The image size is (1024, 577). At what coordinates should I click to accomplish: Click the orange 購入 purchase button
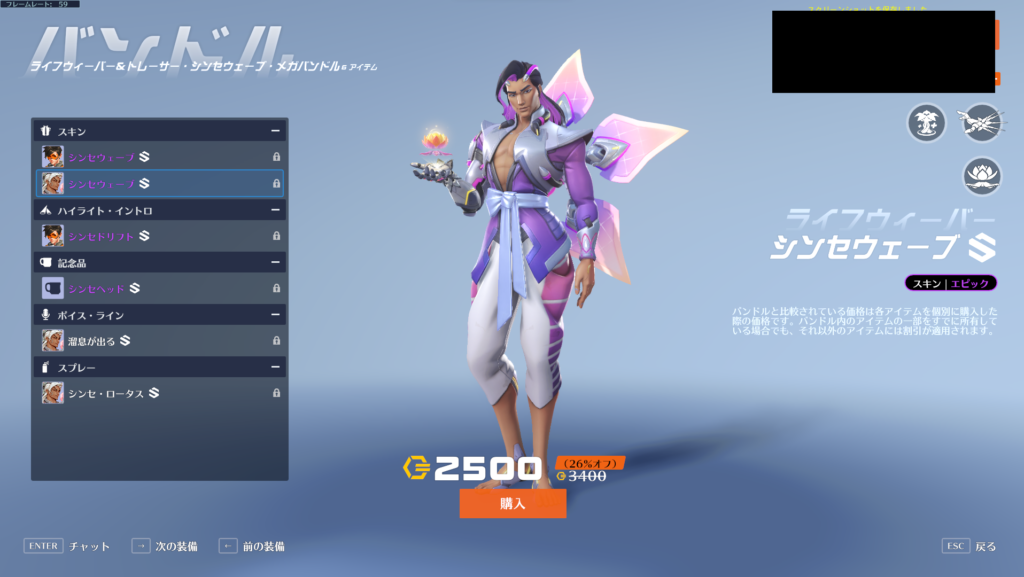tap(512, 504)
